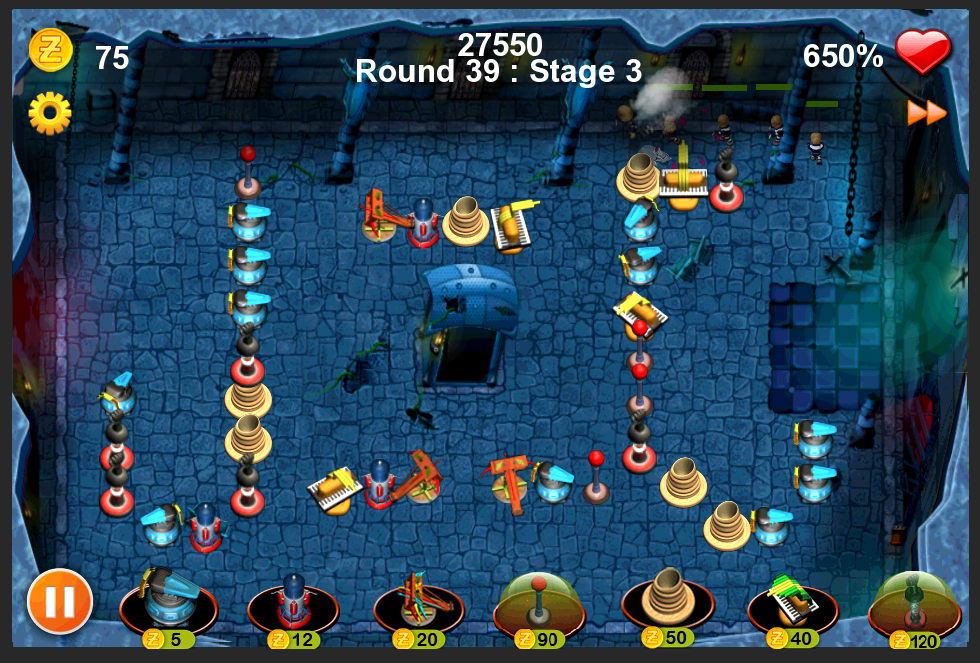Choose the red-blue turret costing 12
This screenshot has width=980, height=663.
(x=293, y=604)
